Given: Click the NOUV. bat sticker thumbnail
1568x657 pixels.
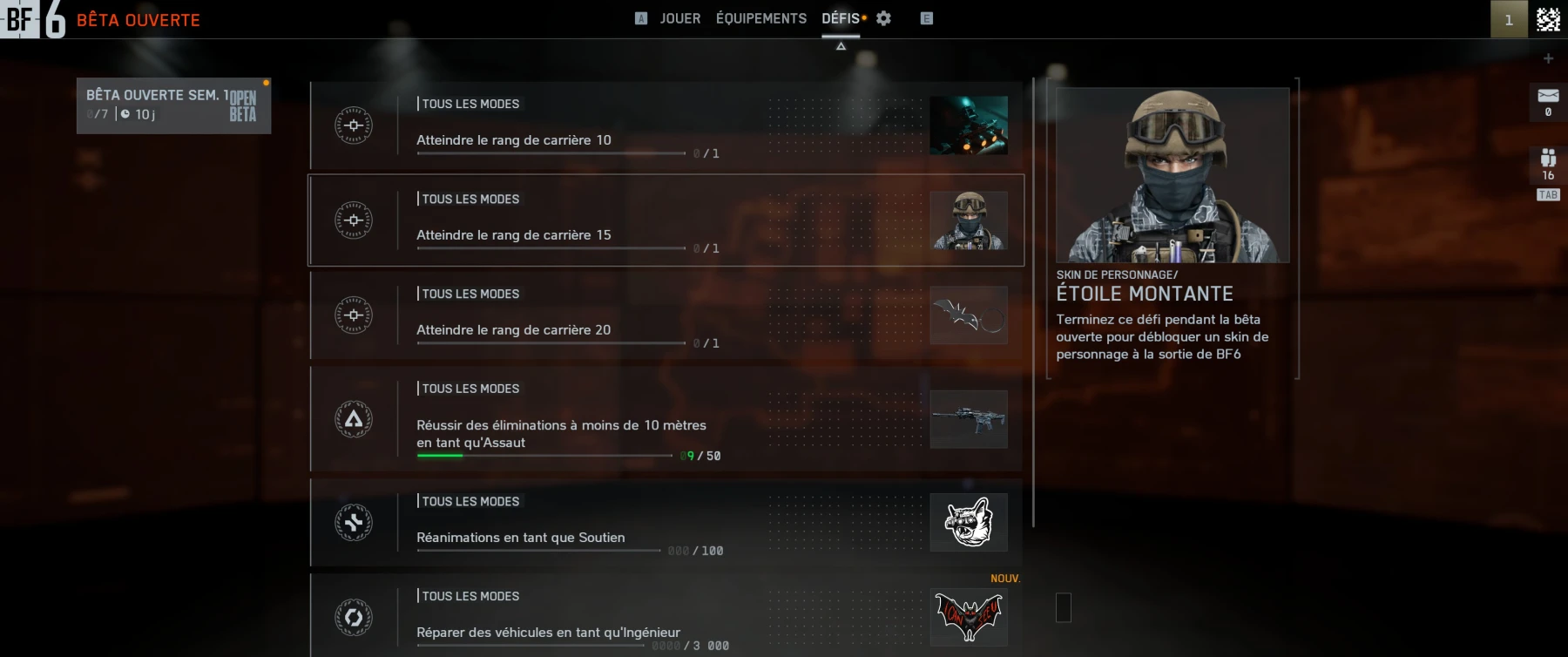Looking at the screenshot, I should [x=969, y=618].
